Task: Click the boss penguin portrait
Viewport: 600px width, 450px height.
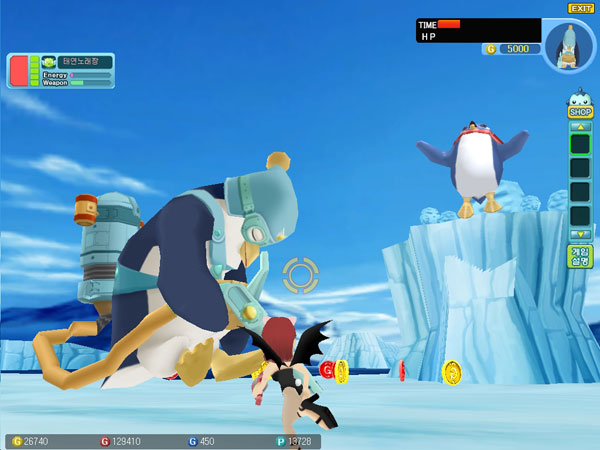Action: click(569, 46)
